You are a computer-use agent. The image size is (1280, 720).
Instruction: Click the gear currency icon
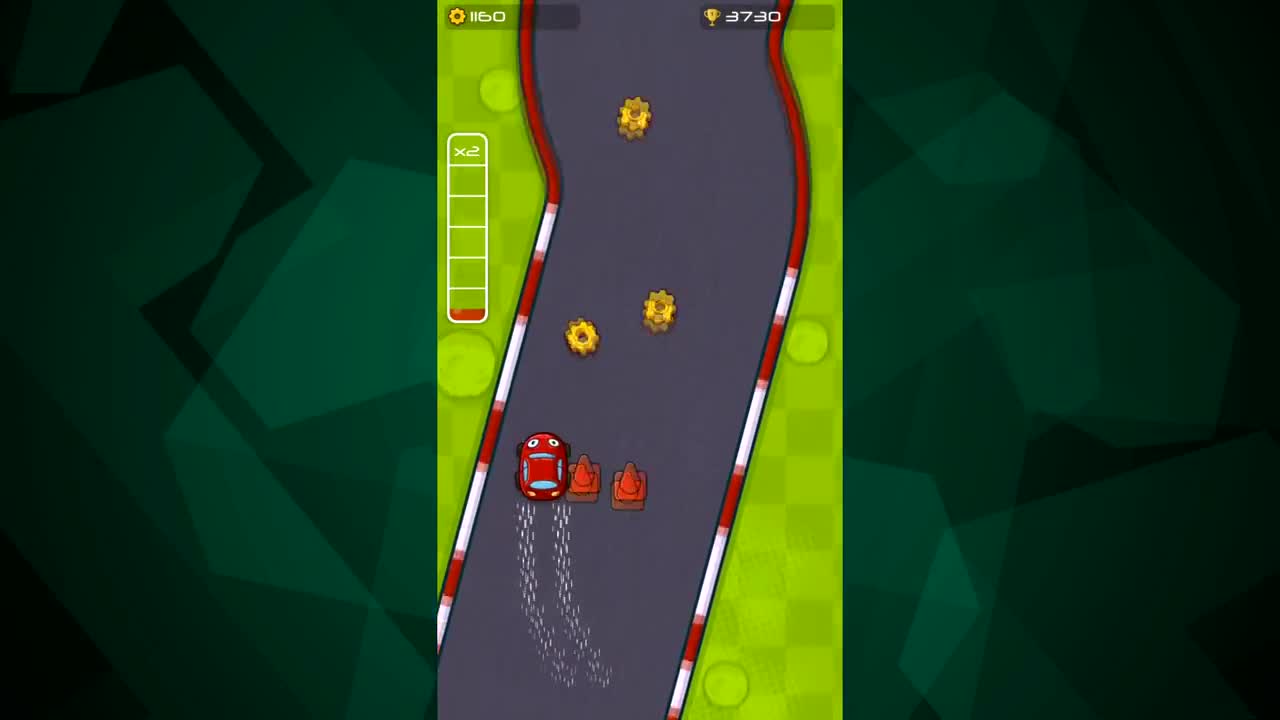457,16
